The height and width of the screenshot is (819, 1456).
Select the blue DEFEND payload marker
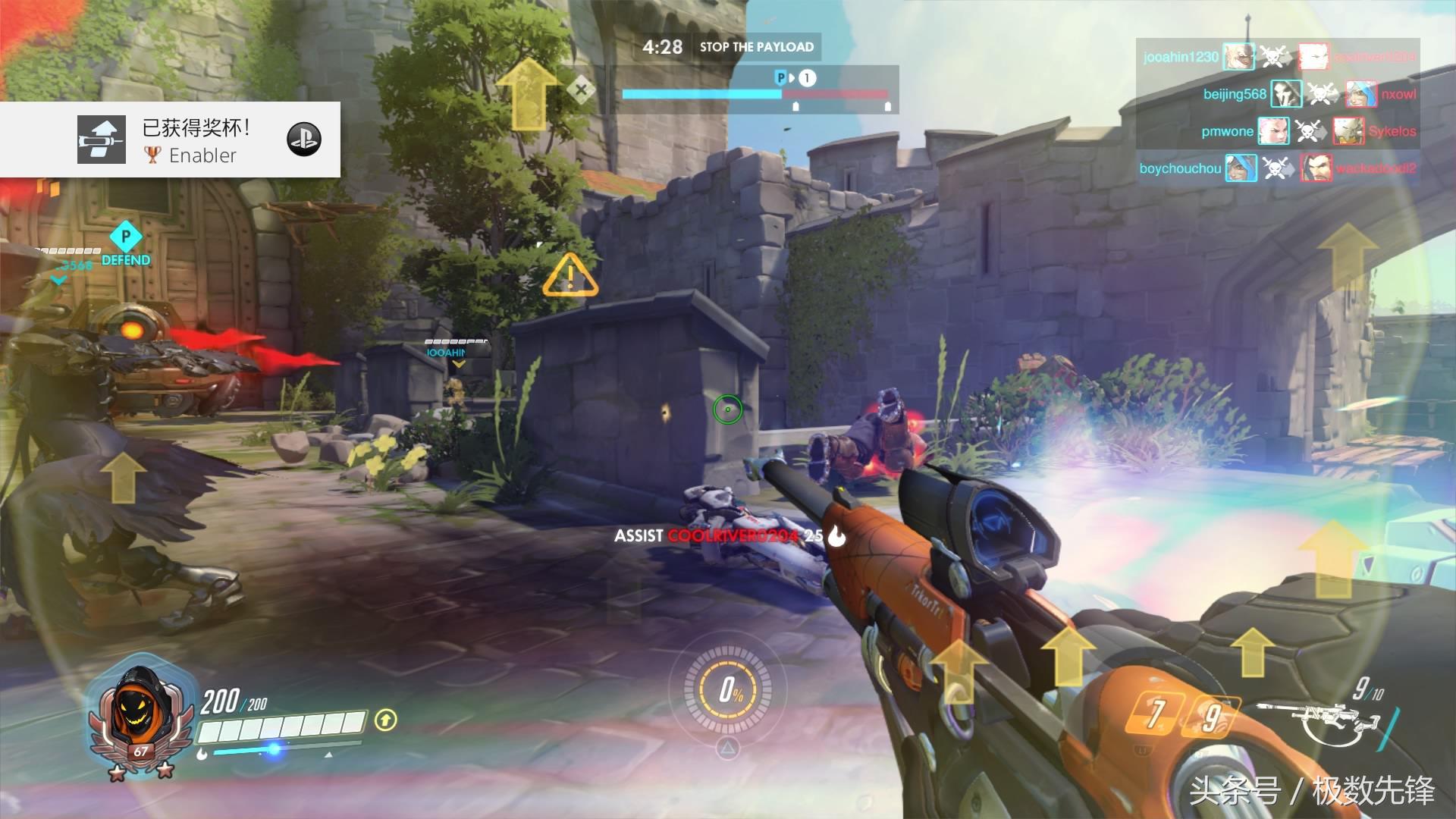126,244
